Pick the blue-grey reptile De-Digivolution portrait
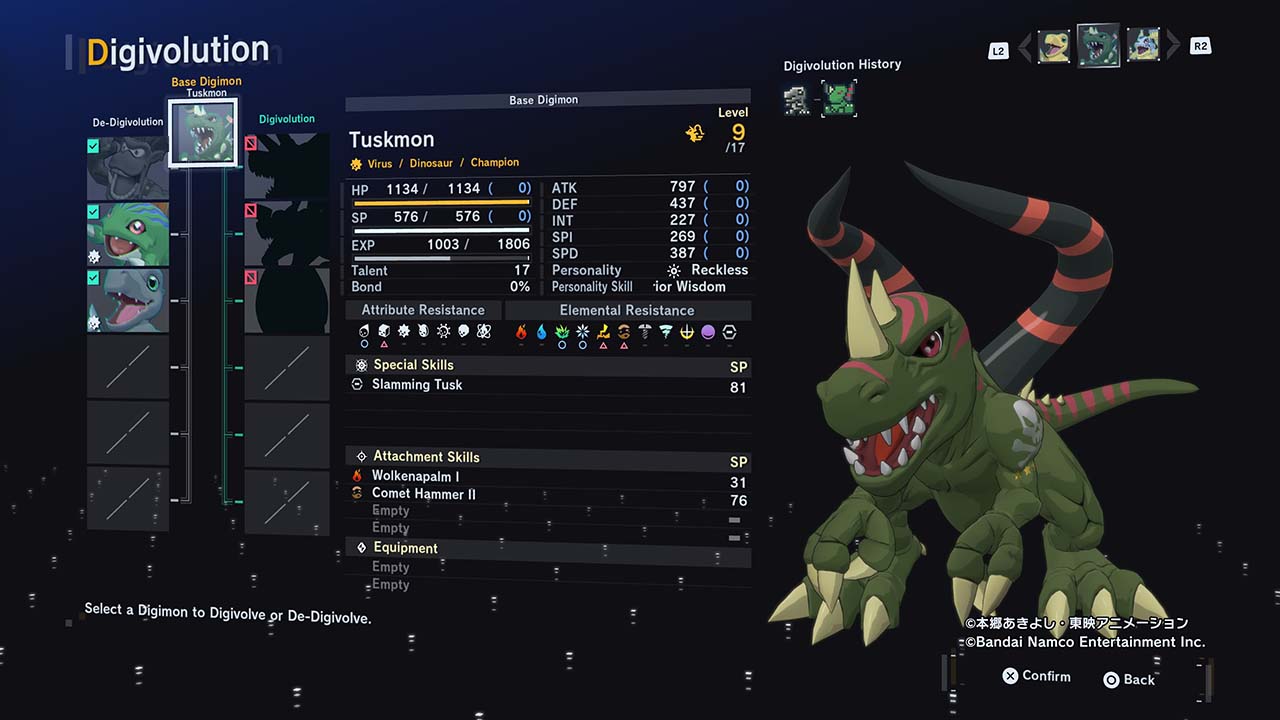The height and width of the screenshot is (720, 1280). coord(127,300)
